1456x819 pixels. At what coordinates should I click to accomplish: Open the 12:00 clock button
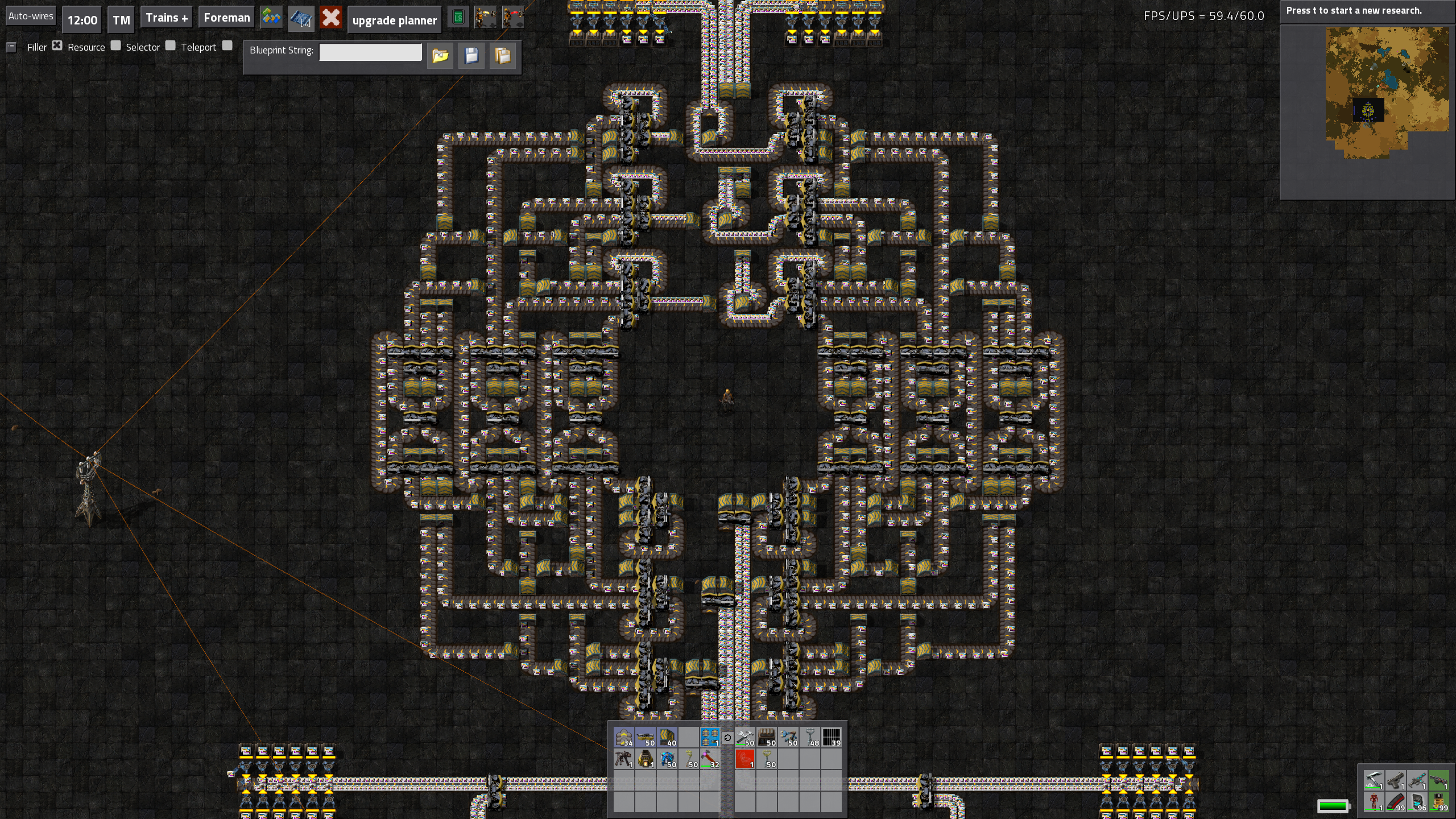click(x=82, y=20)
